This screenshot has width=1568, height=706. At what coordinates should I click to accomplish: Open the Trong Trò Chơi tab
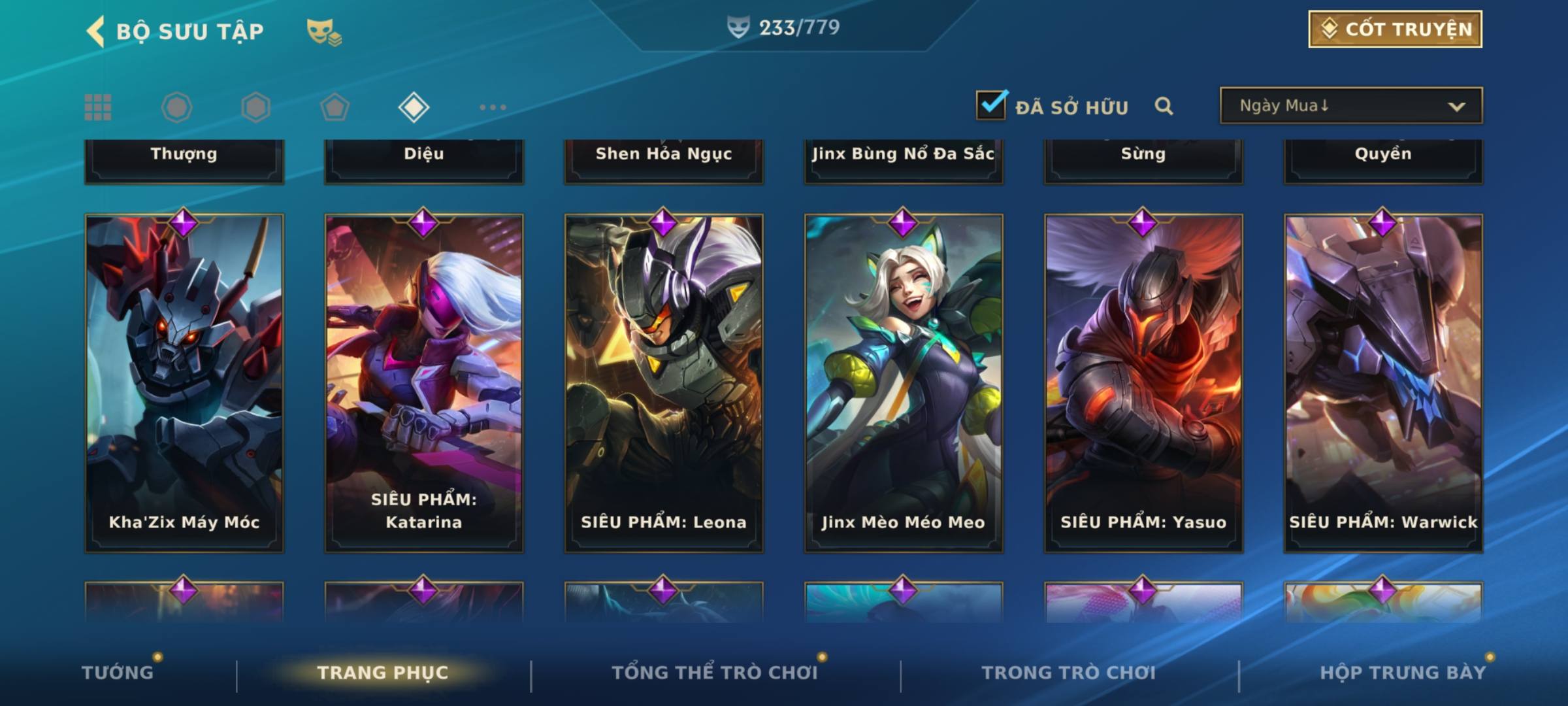coord(1069,673)
